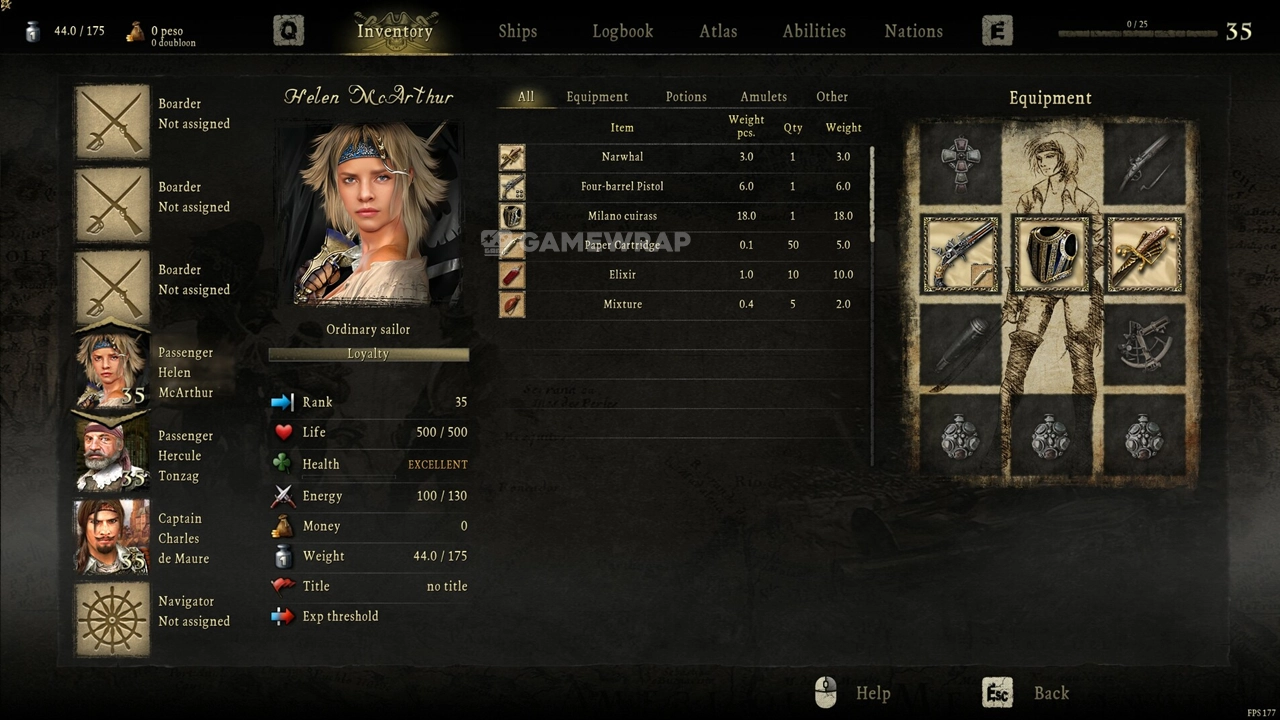Open the Ships tab

click(518, 31)
